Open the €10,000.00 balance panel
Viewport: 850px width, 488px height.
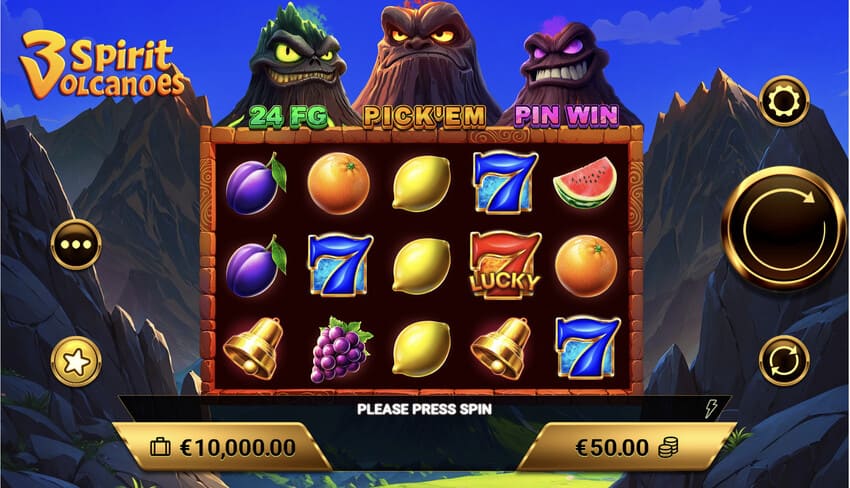coord(222,446)
